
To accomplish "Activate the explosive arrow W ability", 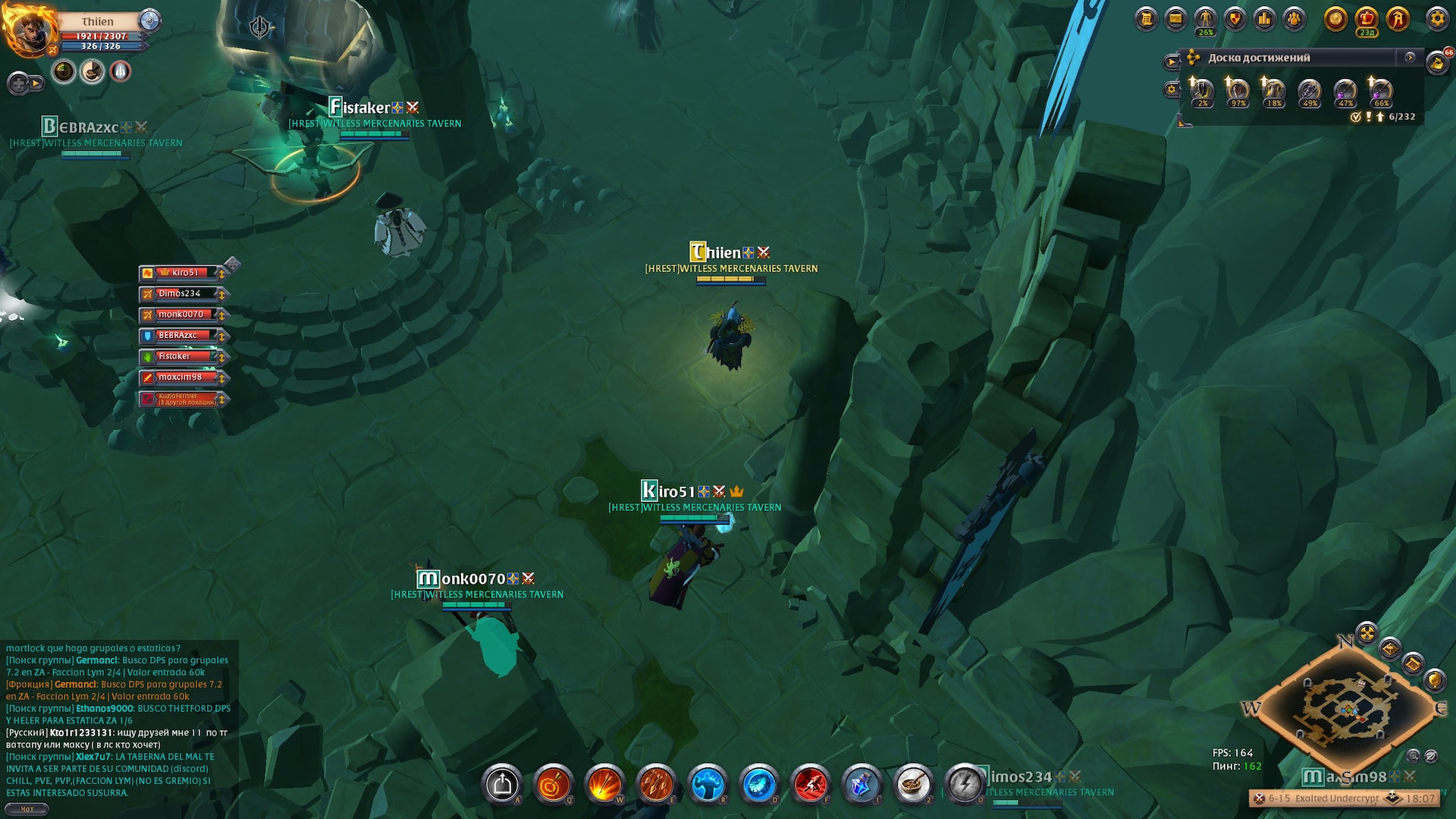I will 604,784.
